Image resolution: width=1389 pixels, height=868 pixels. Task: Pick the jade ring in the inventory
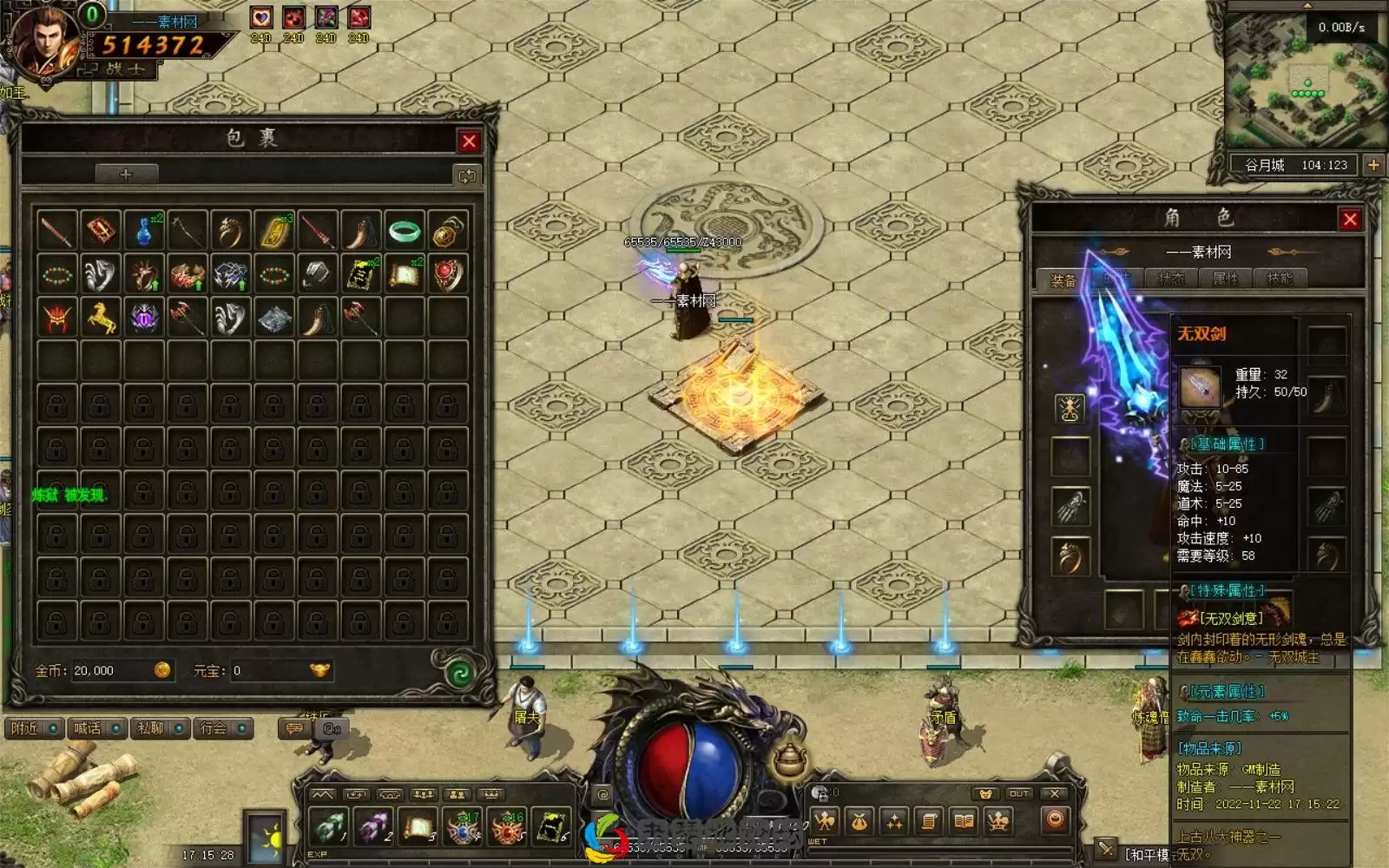[404, 232]
